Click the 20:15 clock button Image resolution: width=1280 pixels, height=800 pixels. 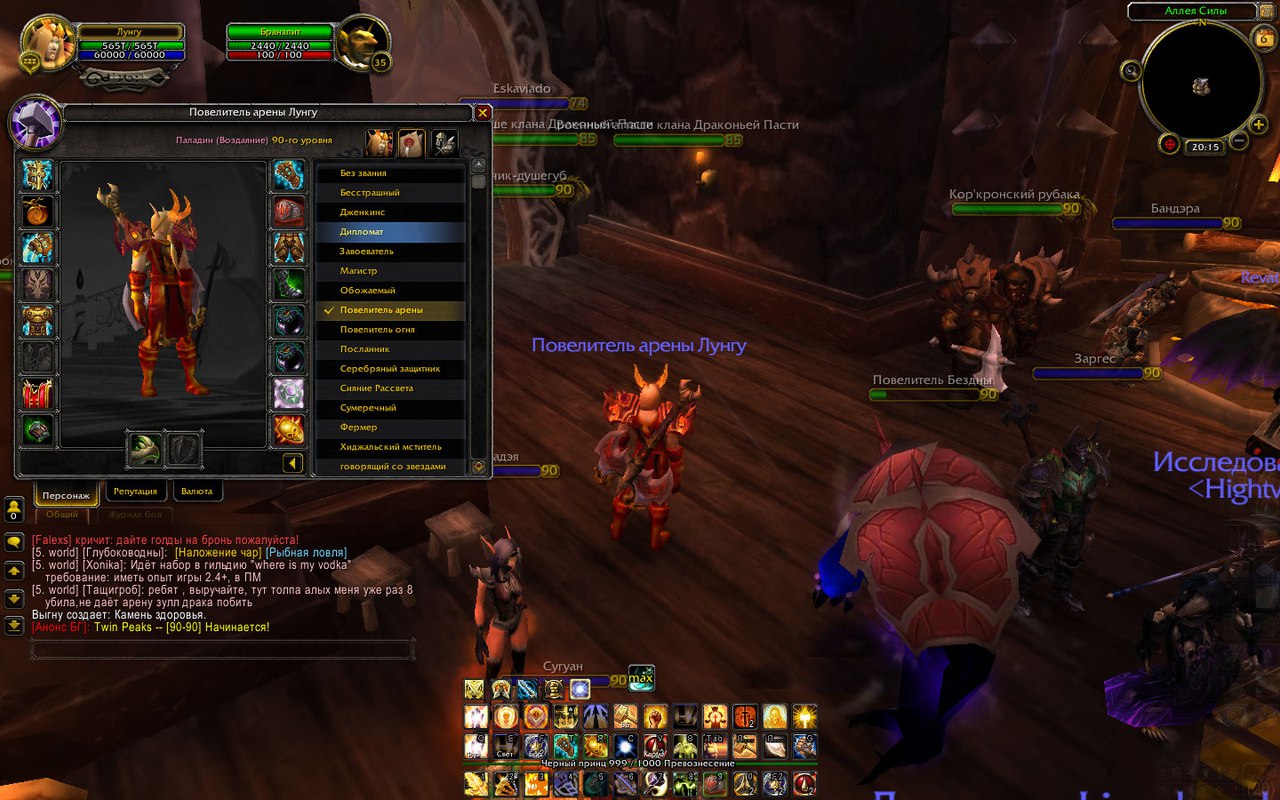click(1205, 147)
